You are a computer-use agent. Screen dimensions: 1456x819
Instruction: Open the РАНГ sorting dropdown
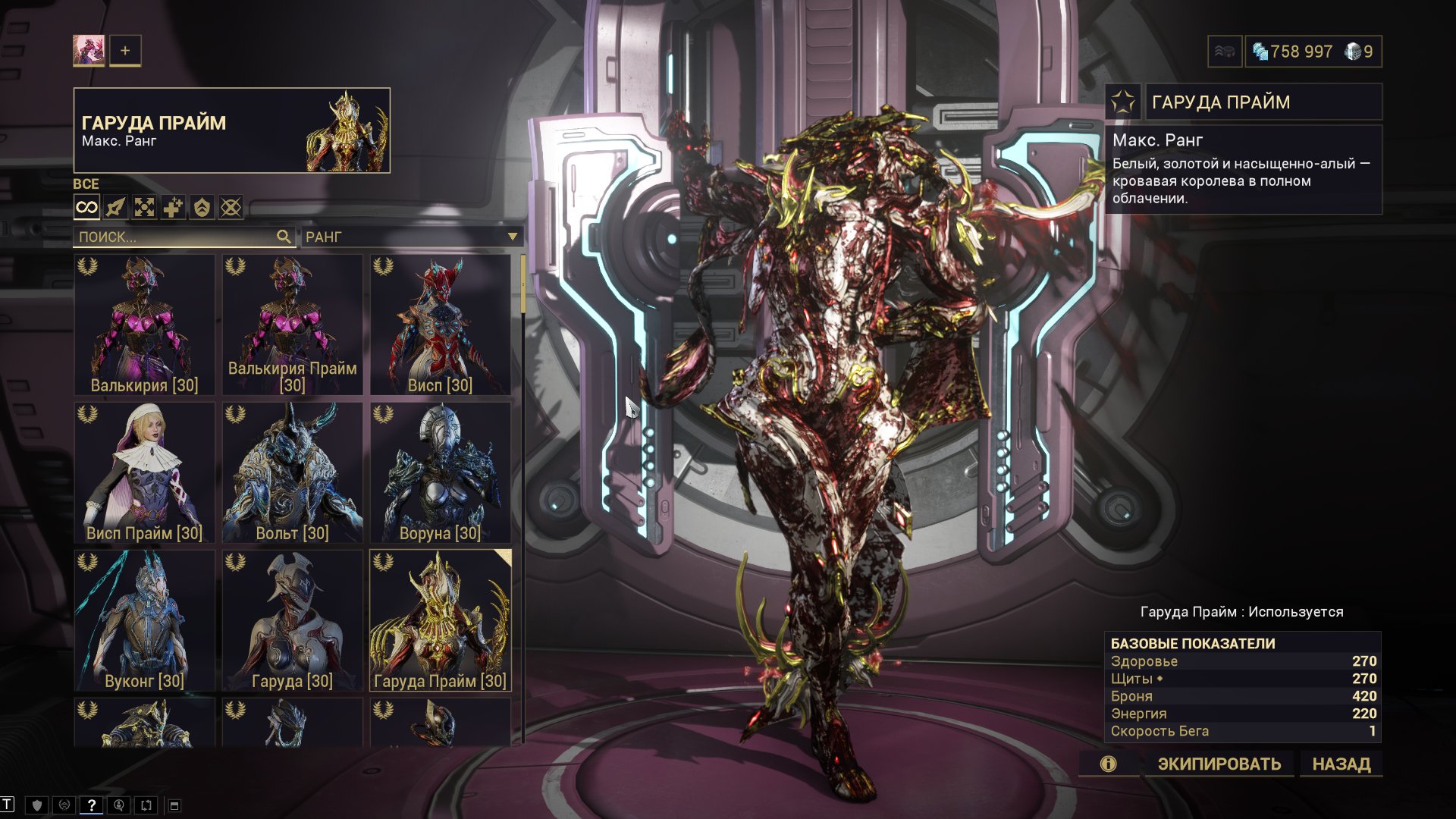point(411,237)
